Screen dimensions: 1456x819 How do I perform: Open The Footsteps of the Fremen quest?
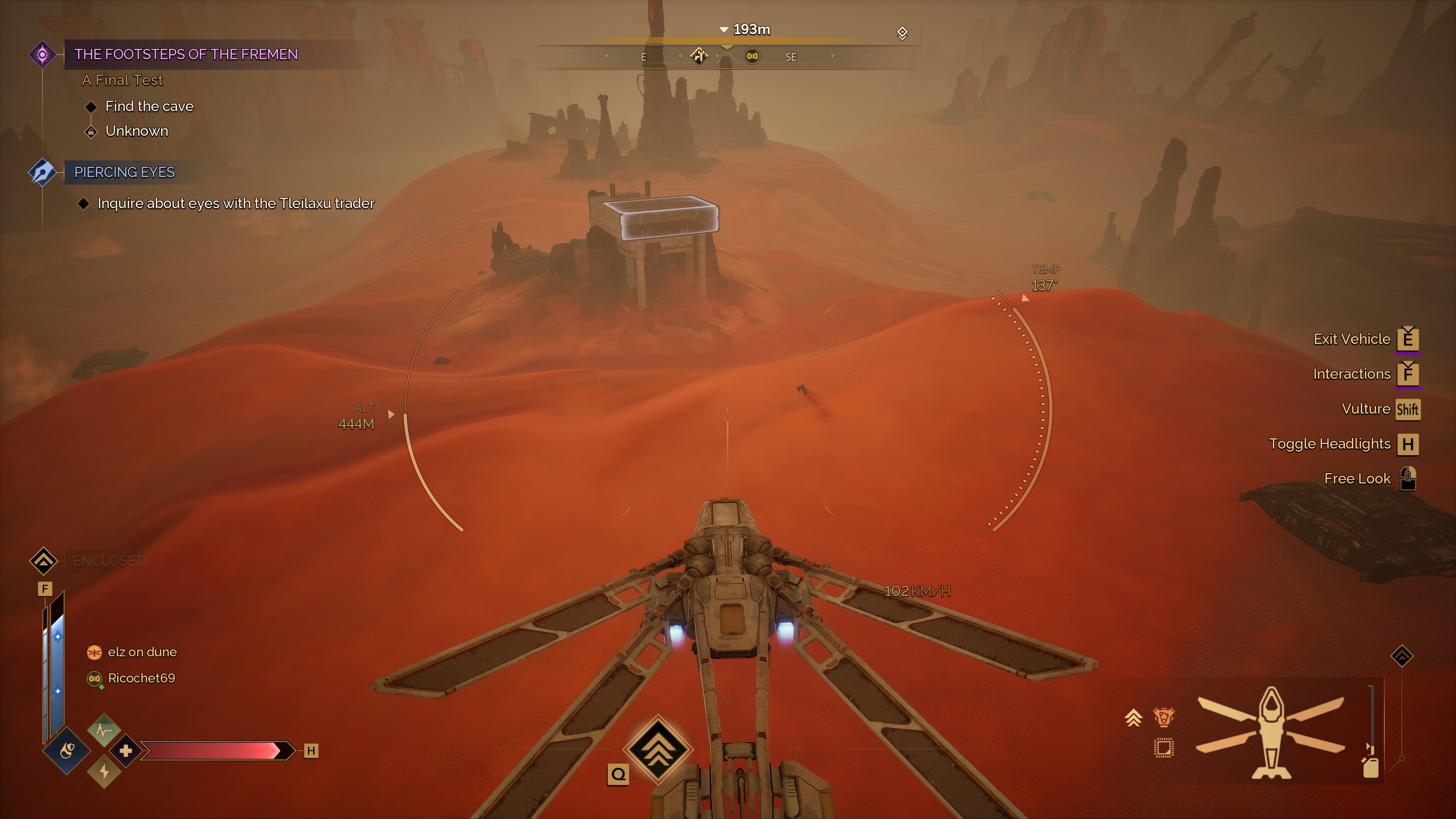coord(185,54)
